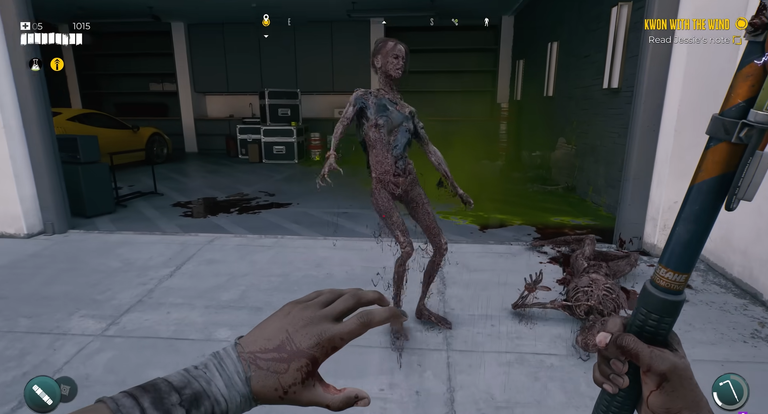Click the white figure marker on compass
This screenshot has height=414, width=768.
(x=487, y=21)
